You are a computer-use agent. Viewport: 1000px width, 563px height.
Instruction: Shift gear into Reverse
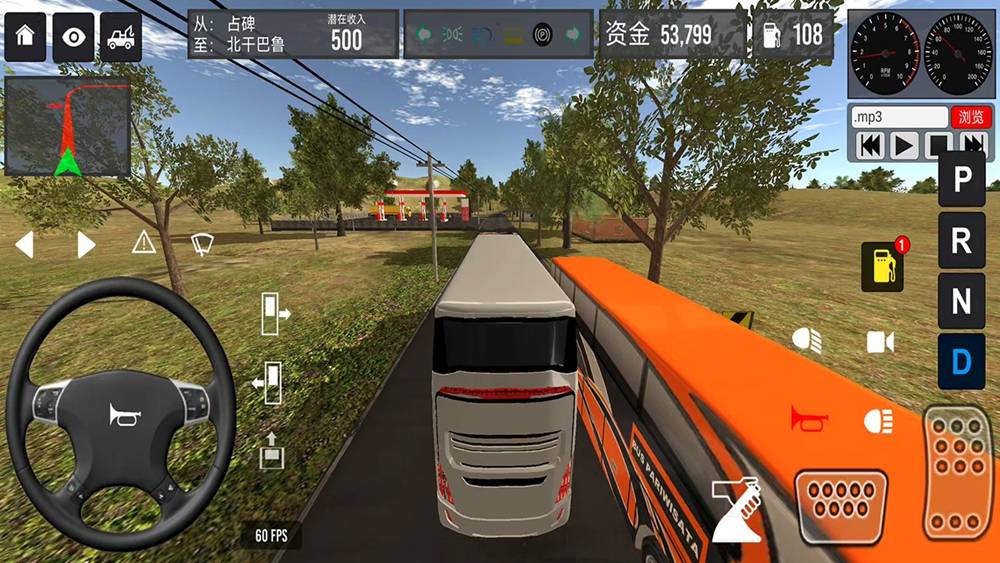click(x=961, y=240)
